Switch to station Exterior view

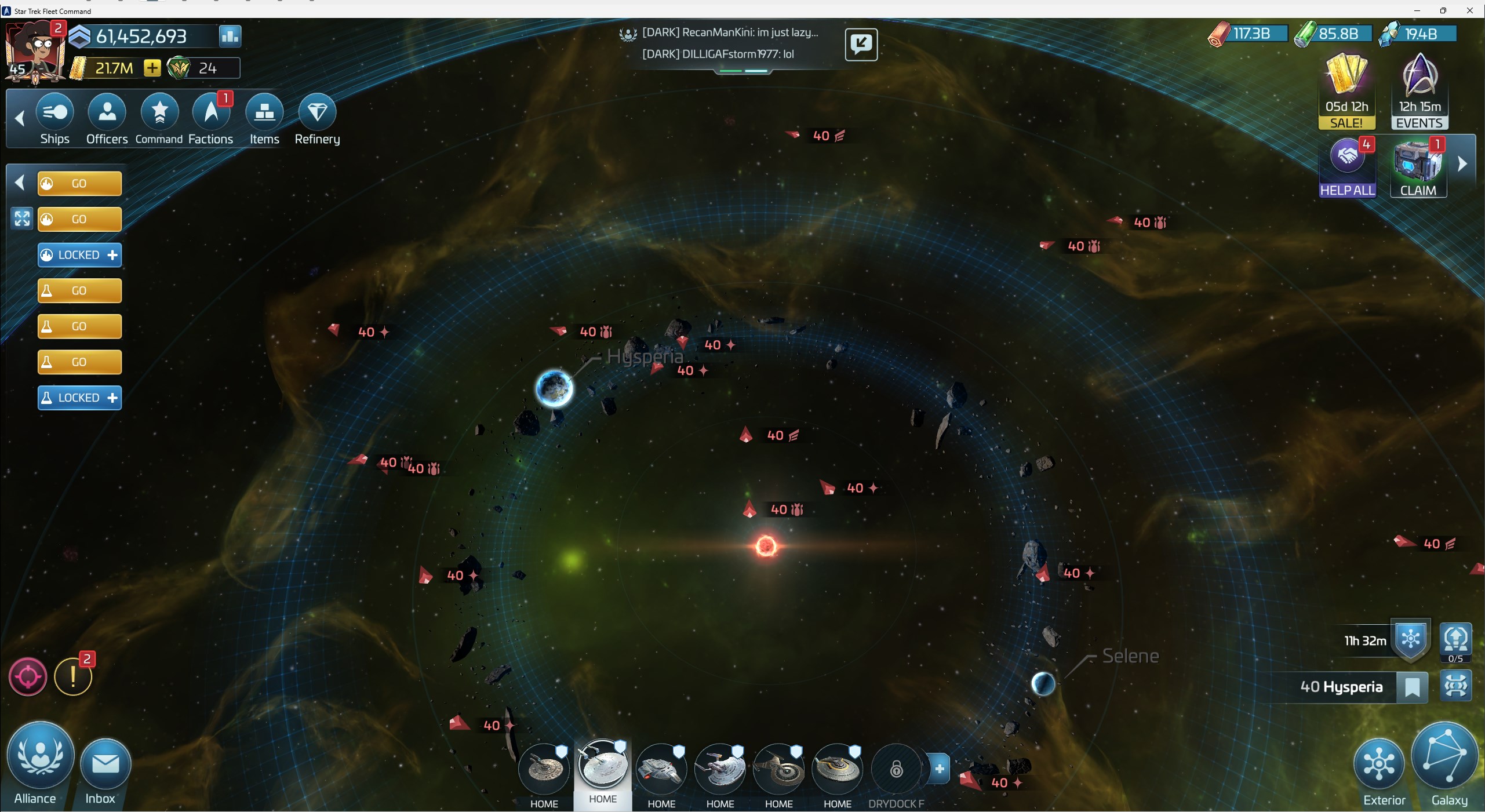click(1379, 765)
